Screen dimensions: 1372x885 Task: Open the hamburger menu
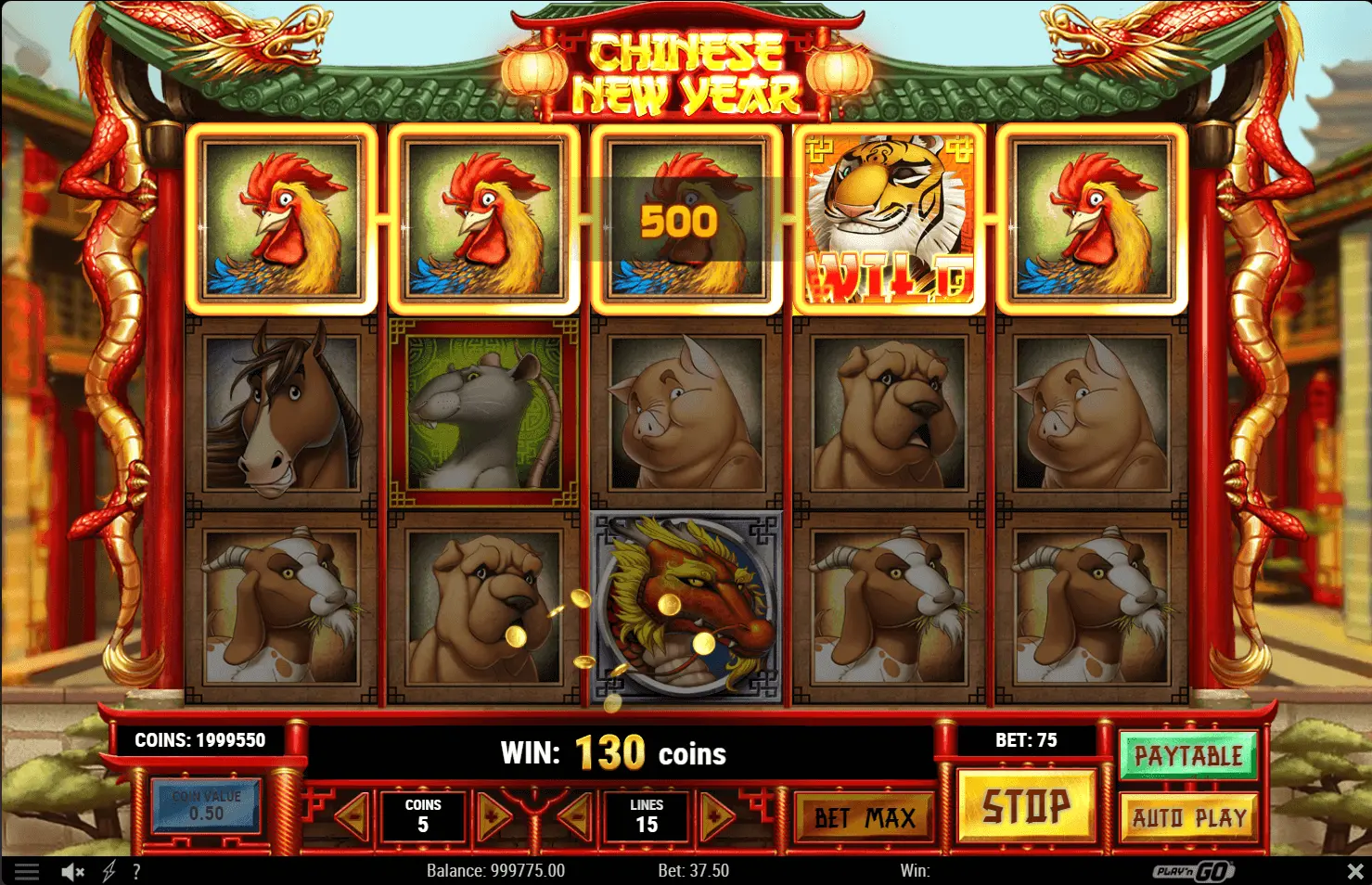[27, 871]
